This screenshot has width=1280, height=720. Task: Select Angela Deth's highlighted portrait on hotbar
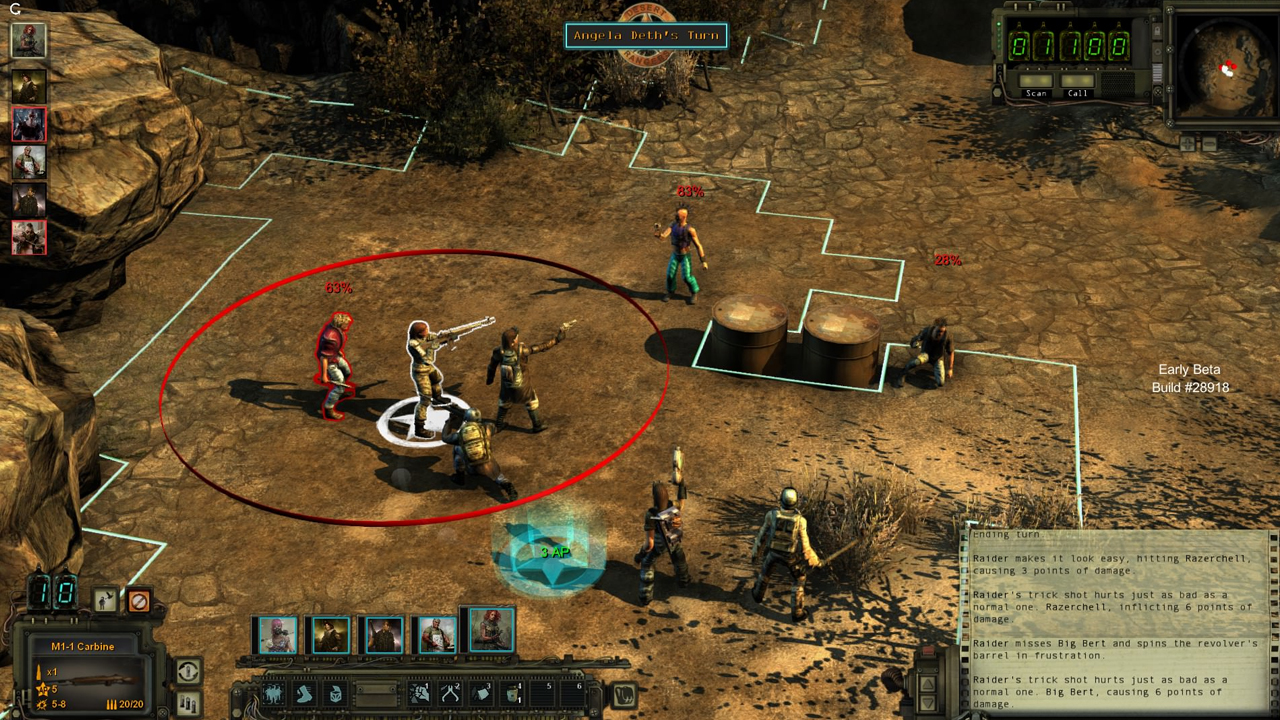pyautogui.click(x=491, y=630)
